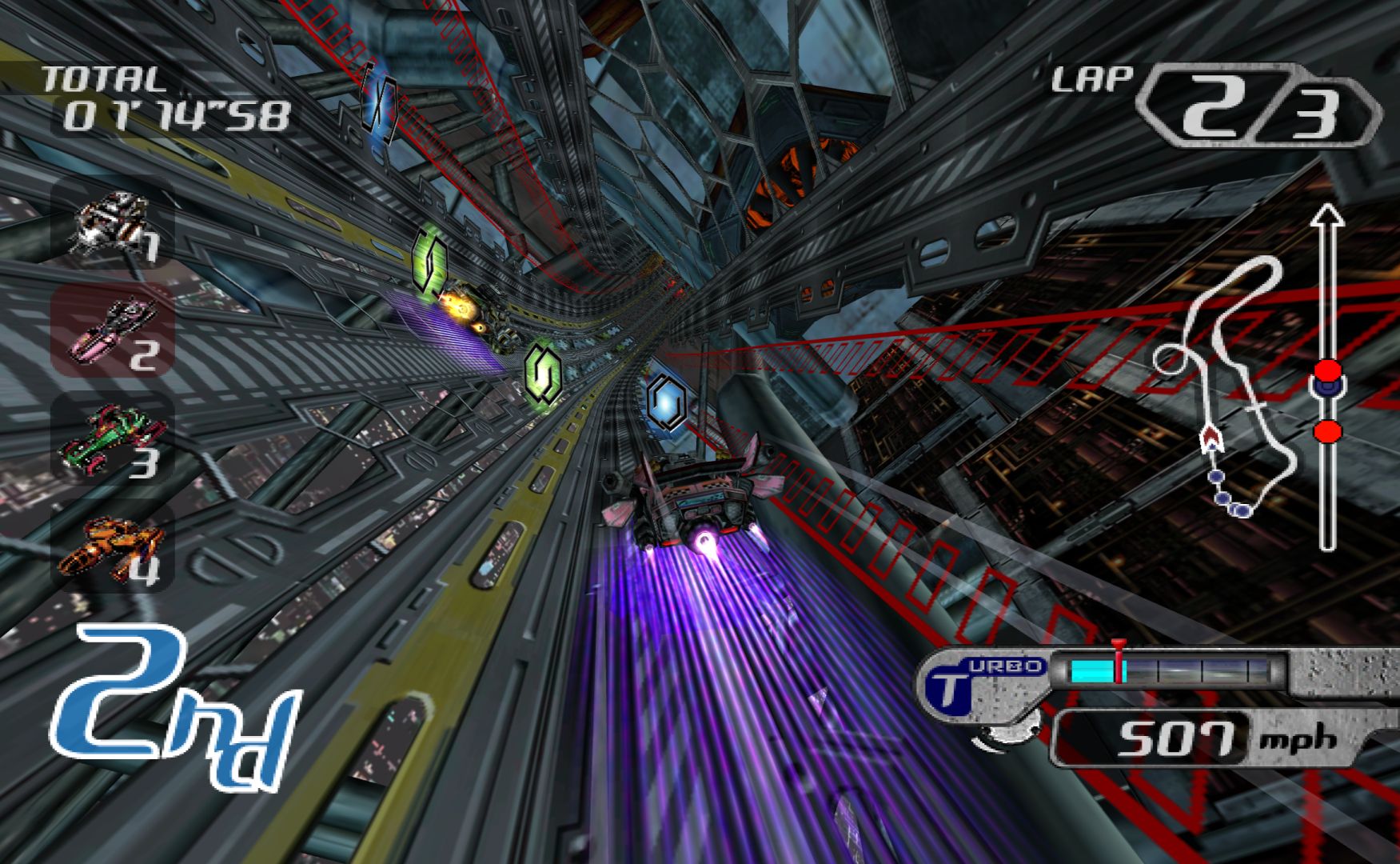1400x864 pixels.
Task: Click the pink second-place racer portrait
Action: click(x=112, y=330)
